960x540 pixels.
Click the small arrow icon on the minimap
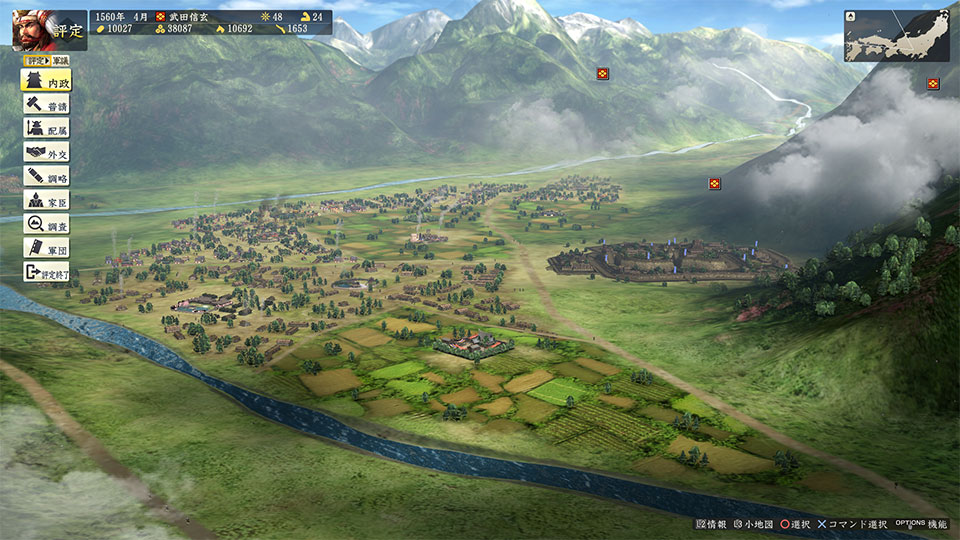(x=850, y=17)
